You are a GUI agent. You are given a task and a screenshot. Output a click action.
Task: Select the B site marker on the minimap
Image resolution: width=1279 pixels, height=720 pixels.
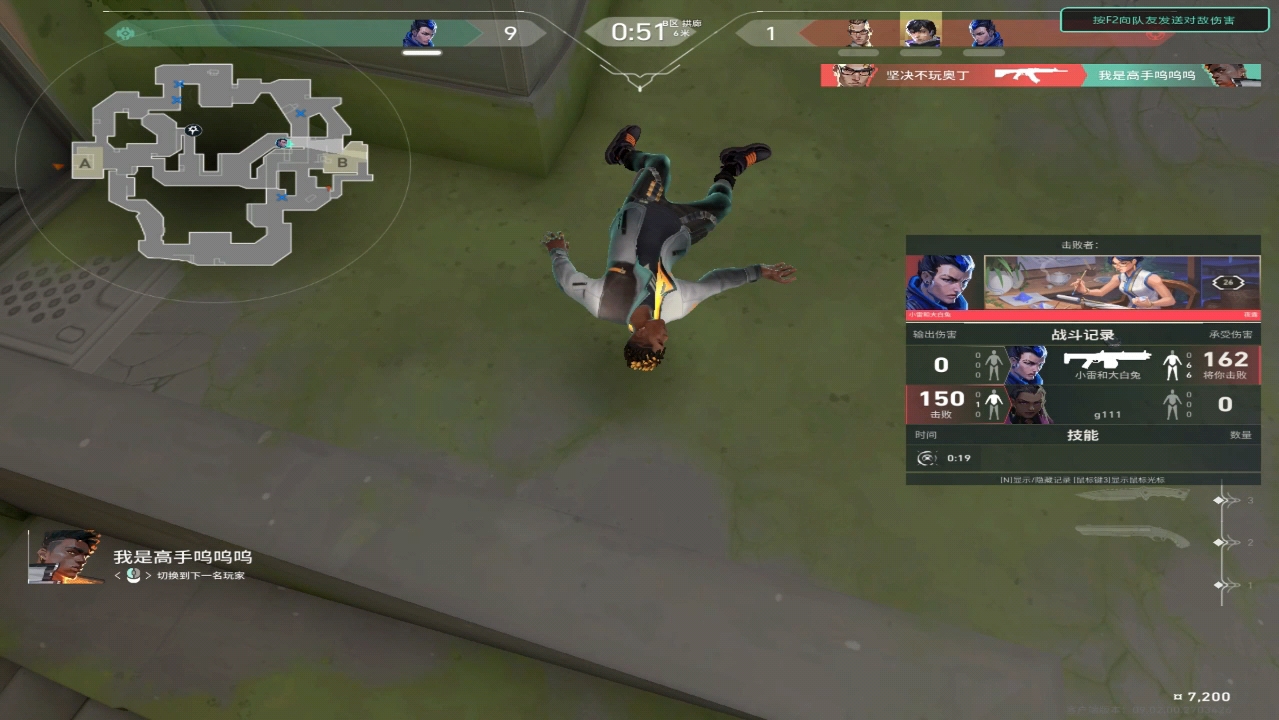343,160
